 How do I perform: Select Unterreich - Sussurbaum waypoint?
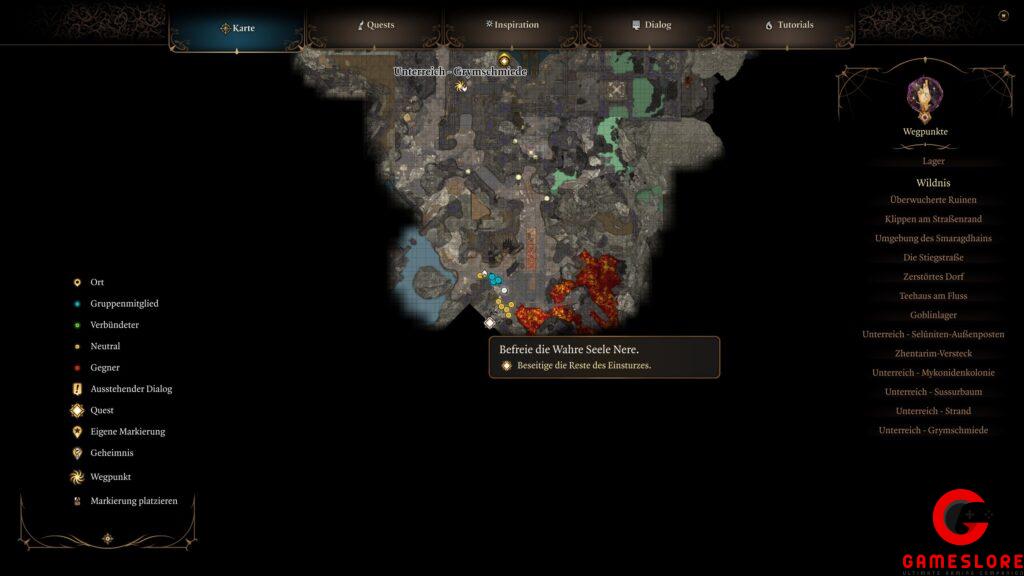tap(933, 392)
